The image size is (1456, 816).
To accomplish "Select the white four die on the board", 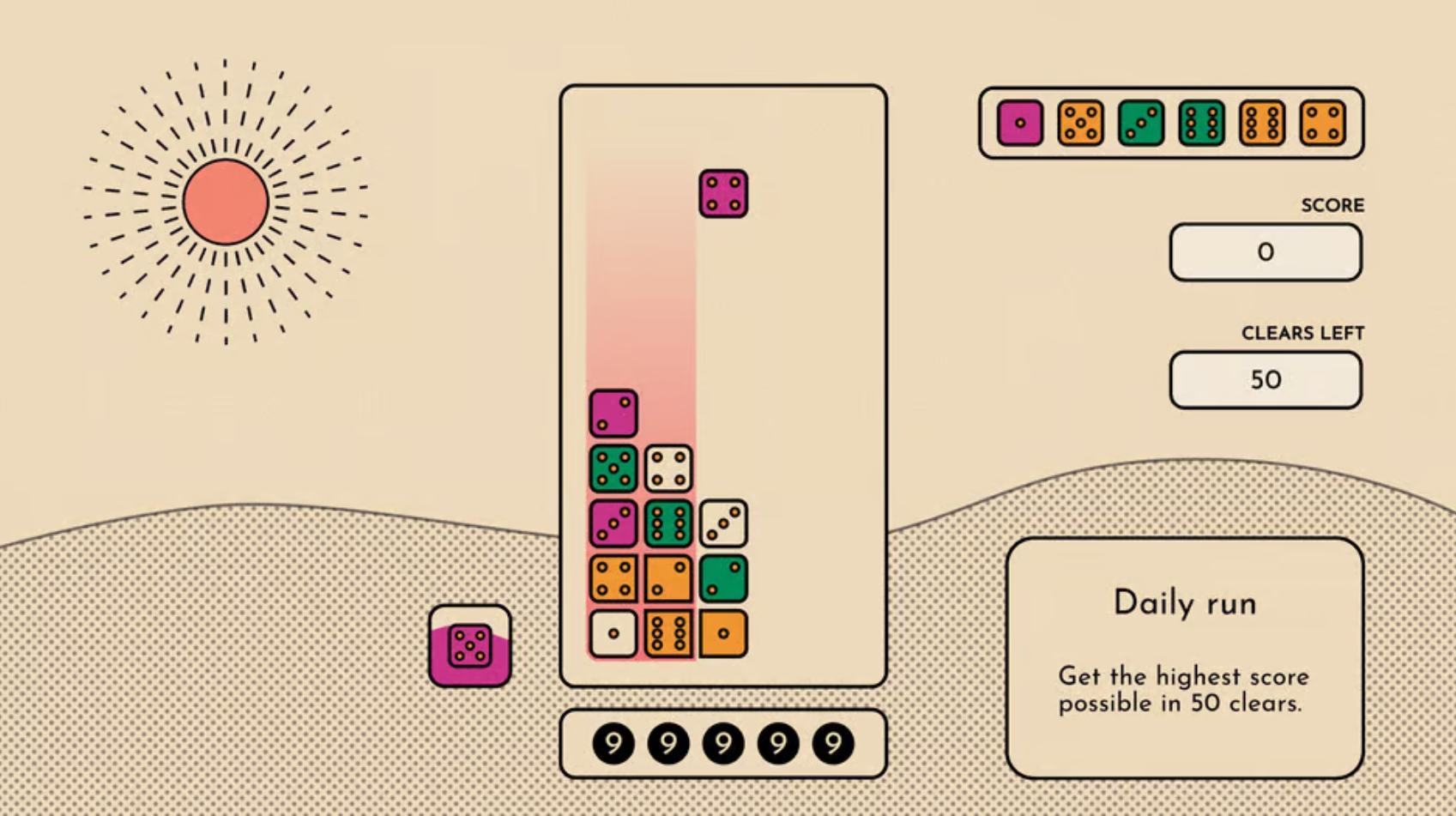I will coord(668,468).
